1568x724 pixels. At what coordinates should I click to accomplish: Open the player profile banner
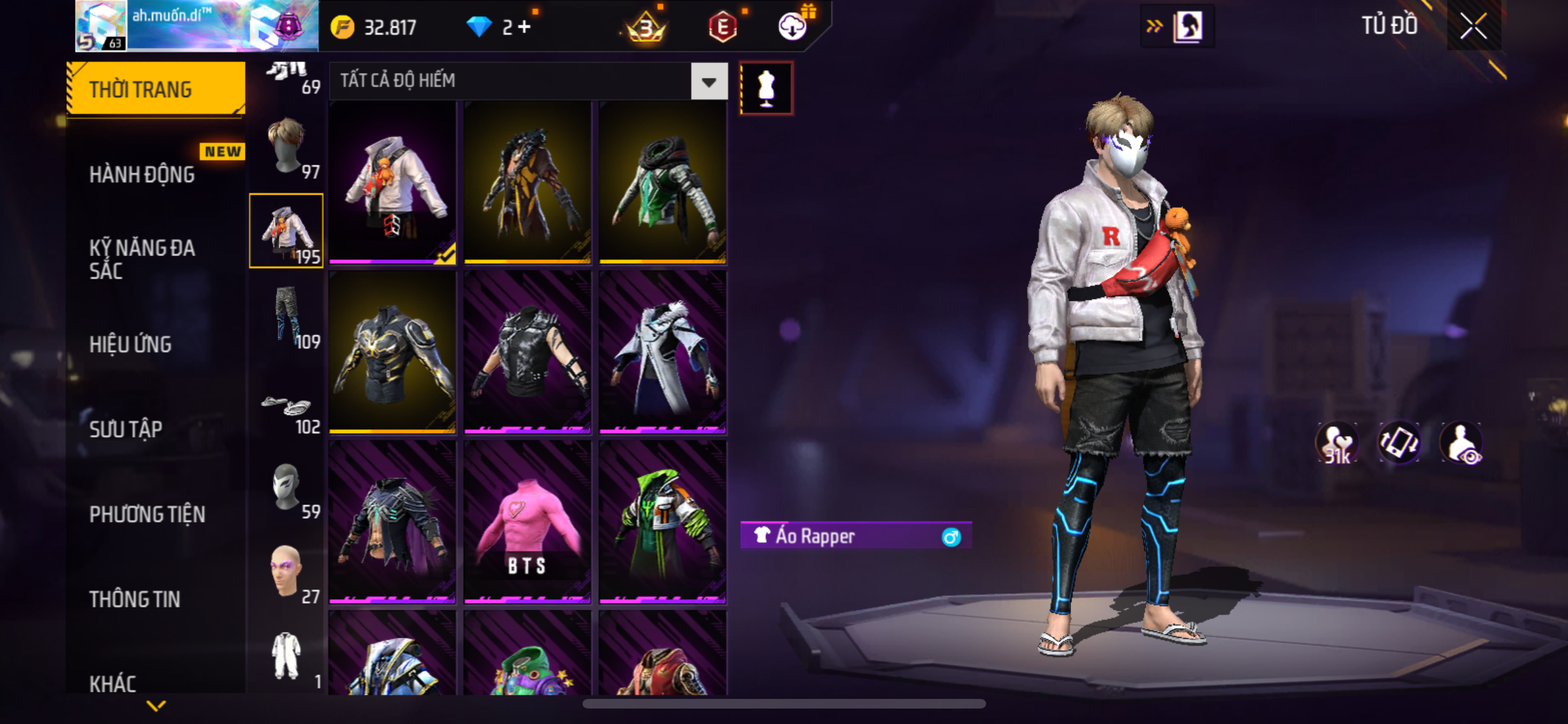pyautogui.click(x=196, y=26)
